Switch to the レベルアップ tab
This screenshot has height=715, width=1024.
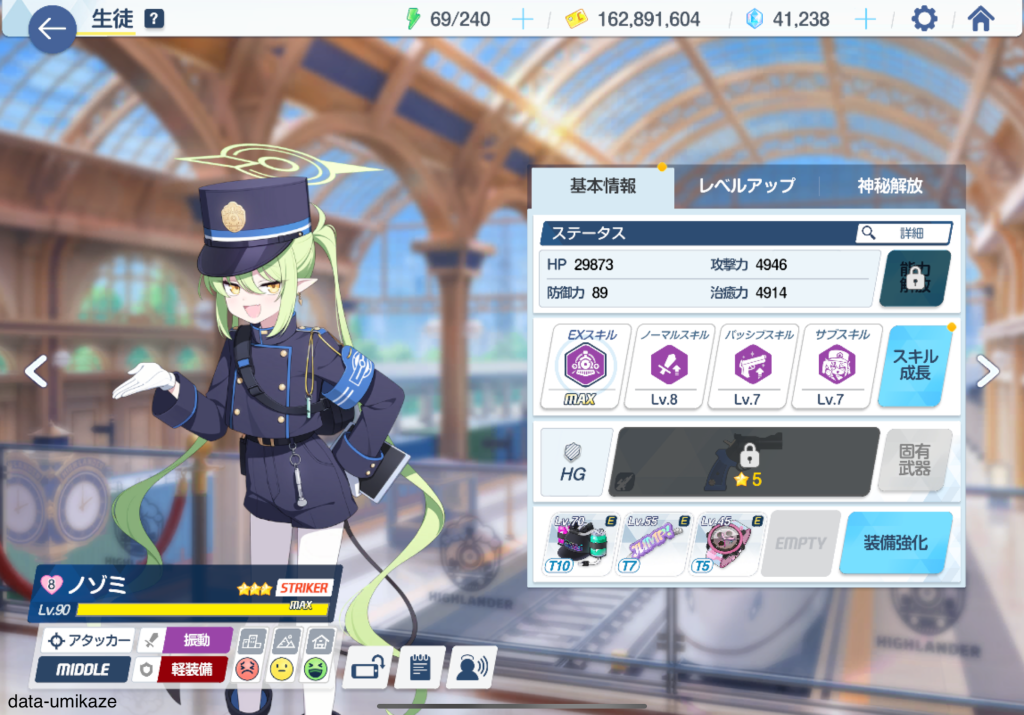coord(746,186)
